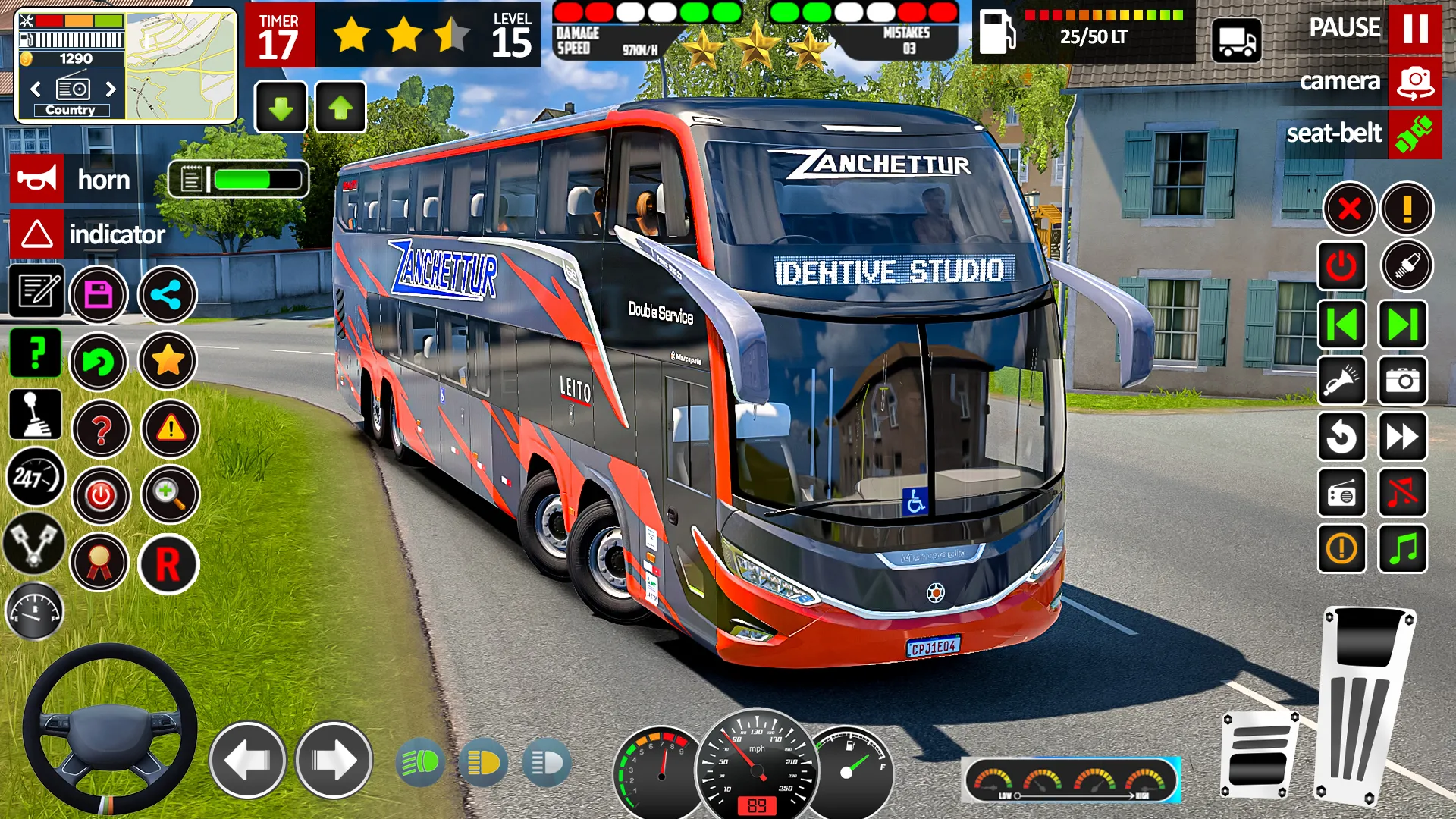Image resolution: width=1456 pixels, height=819 pixels.
Task: Select the camera view option
Action: [1412, 82]
